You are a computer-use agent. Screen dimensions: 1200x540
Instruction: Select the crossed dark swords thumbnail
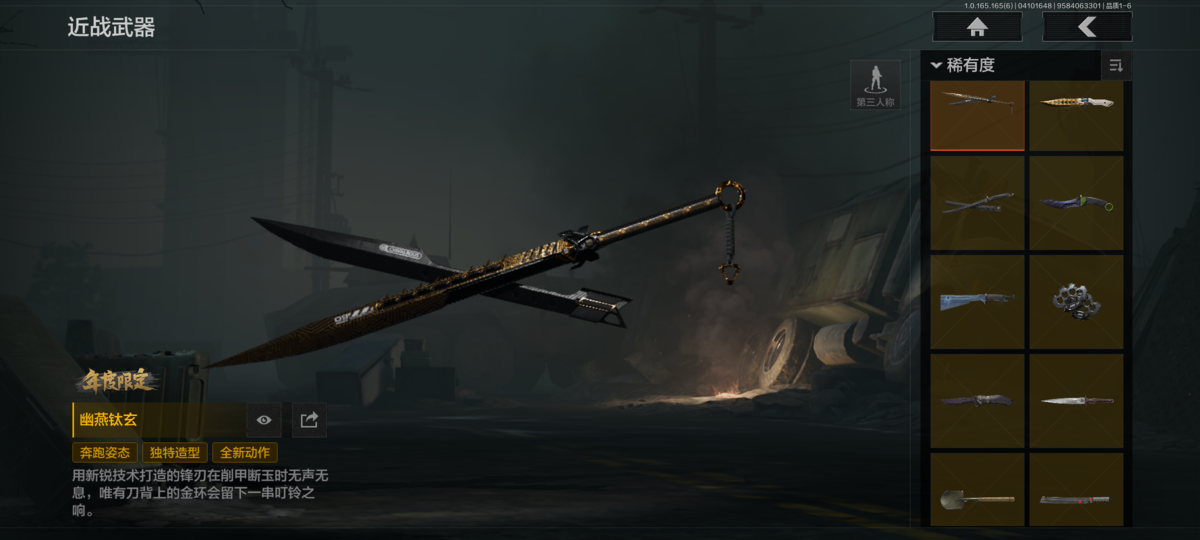977,203
